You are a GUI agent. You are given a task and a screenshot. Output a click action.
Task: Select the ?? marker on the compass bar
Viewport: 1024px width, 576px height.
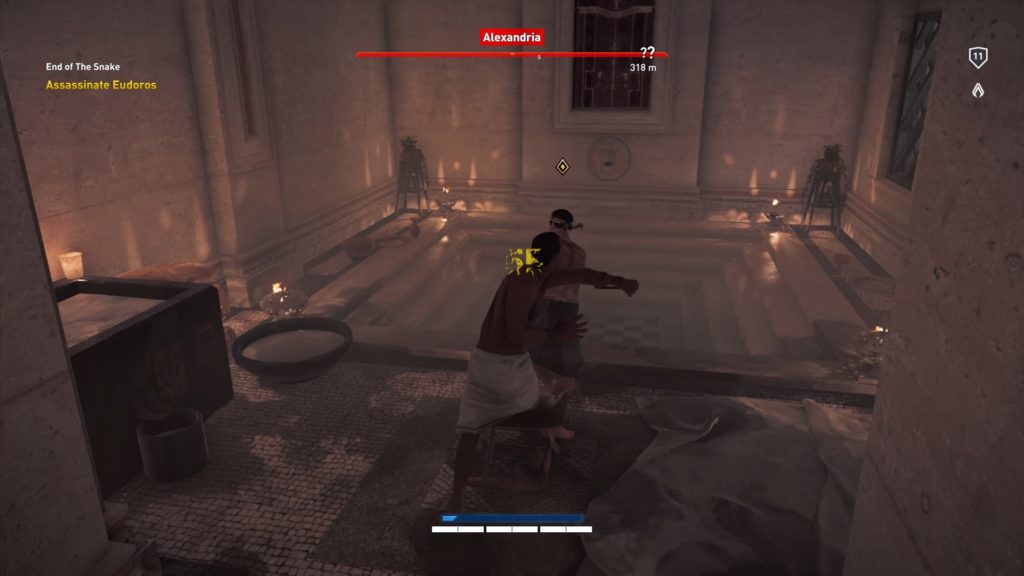point(647,53)
